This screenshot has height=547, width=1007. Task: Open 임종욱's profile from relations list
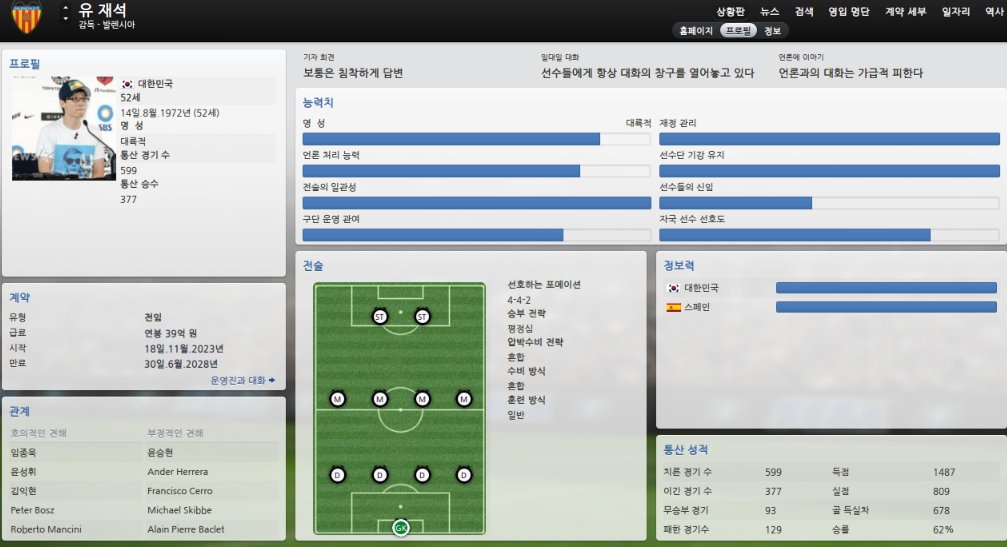point(23,453)
